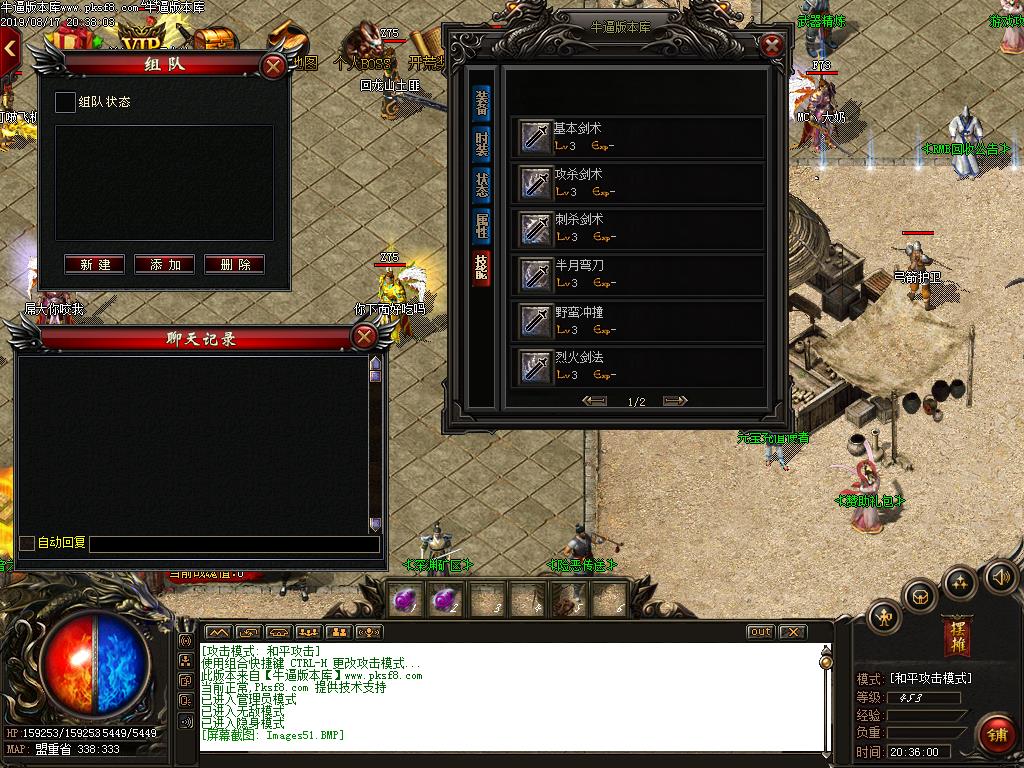1024x768 pixels.
Task: Click the out button above chat box
Action: point(761,632)
